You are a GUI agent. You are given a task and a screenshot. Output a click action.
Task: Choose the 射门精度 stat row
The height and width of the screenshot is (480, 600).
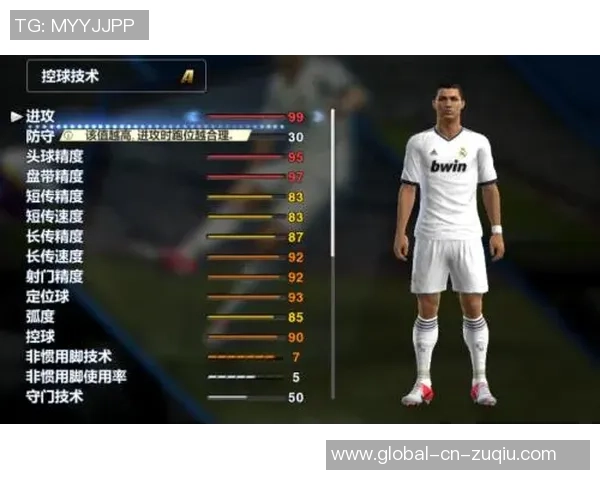[54, 277]
